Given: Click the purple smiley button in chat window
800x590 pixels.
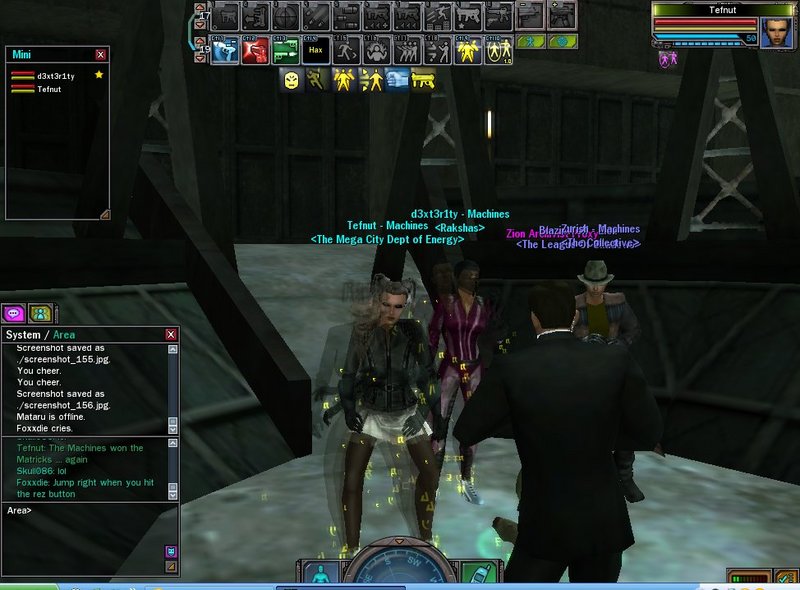Looking at the screenshot, I should [x=170, y=551].
